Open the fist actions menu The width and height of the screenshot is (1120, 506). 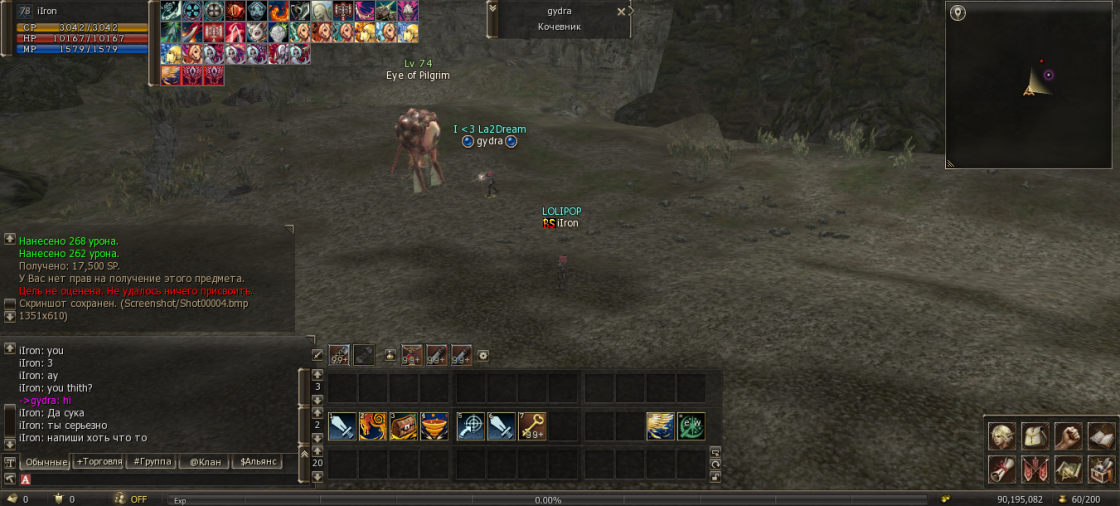(1068, 436)
